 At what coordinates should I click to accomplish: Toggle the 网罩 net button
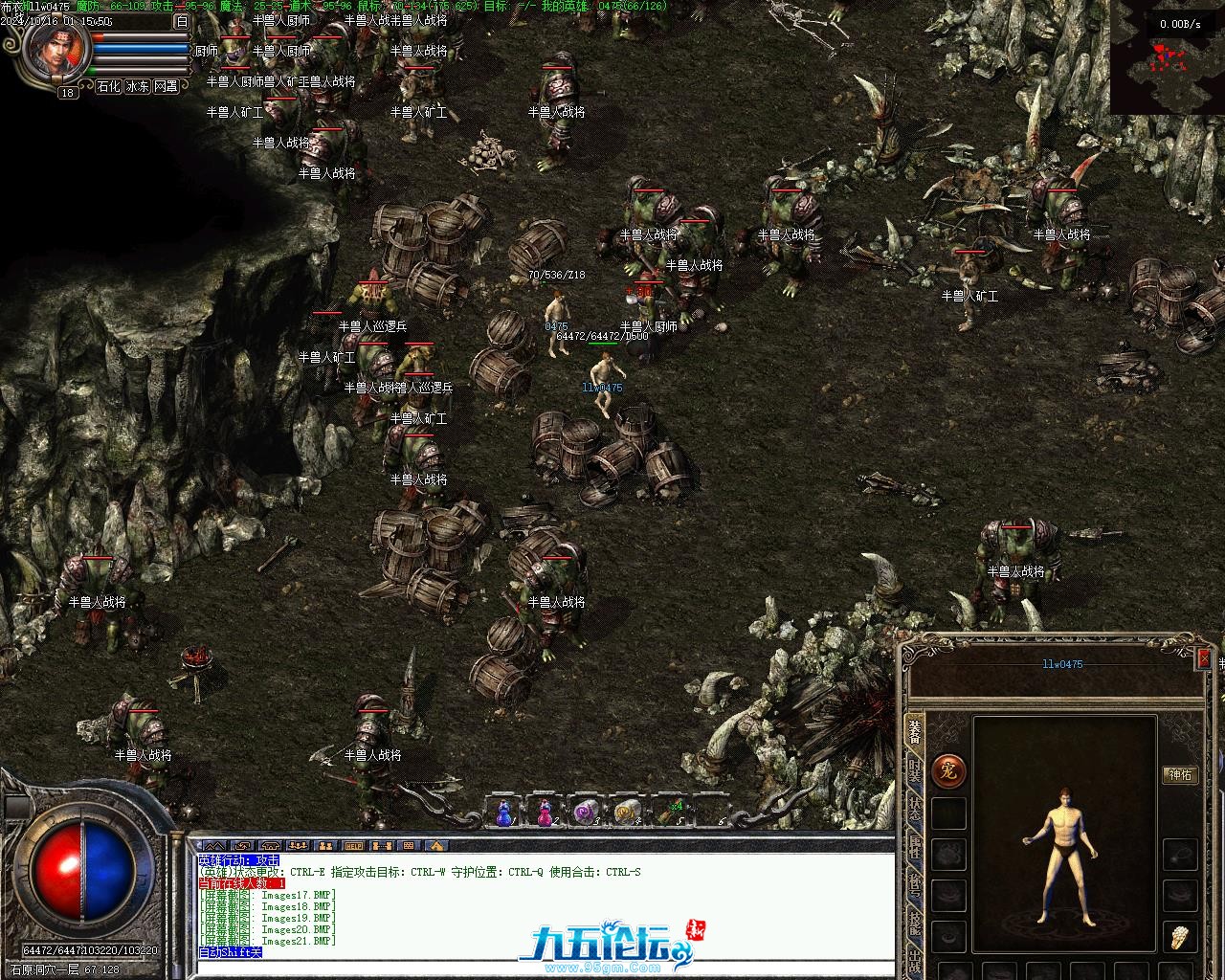pos(166,86)
